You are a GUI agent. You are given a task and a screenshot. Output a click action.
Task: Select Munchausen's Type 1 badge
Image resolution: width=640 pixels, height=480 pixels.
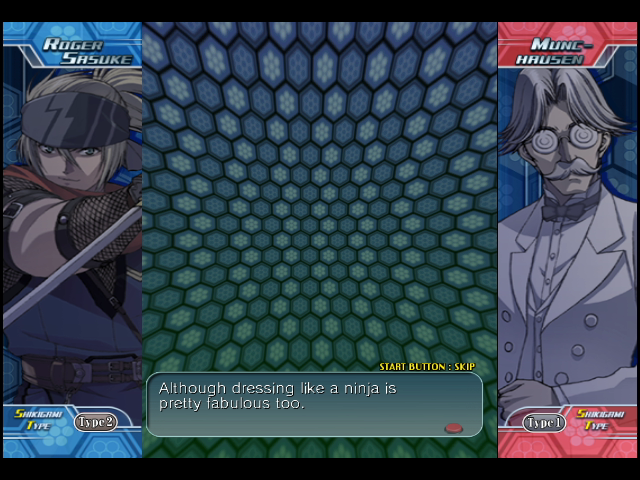coord(543,423)
